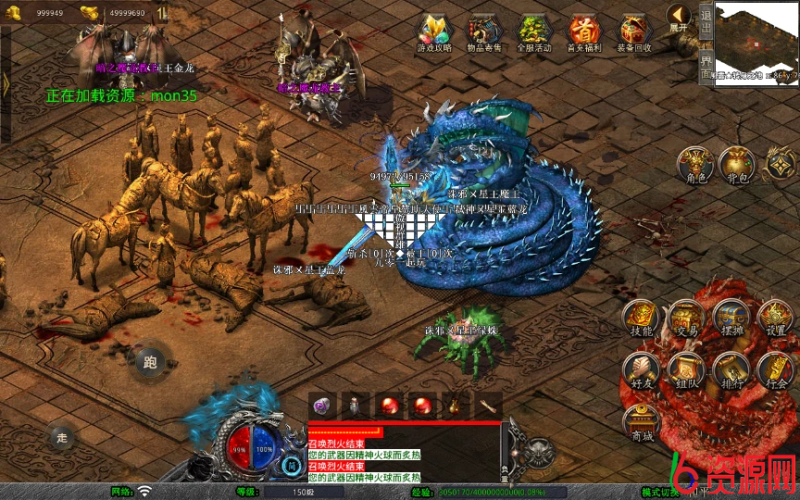This screenshot has width=800, height=500.
Task: Open the 首充福利 first-recharge bonus
Action: coord(584,33)
